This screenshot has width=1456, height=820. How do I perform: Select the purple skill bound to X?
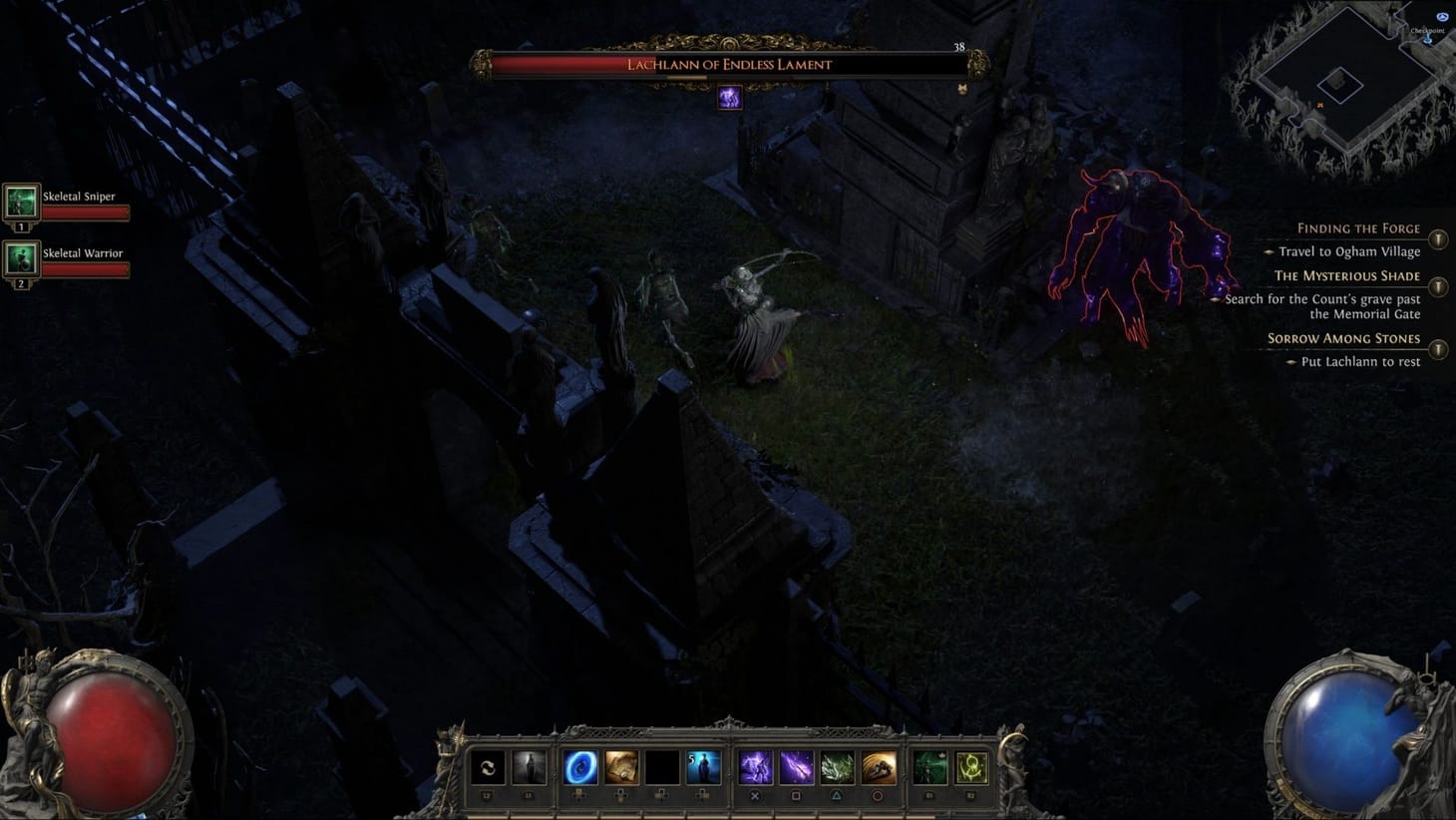click(x=754, y=766)
